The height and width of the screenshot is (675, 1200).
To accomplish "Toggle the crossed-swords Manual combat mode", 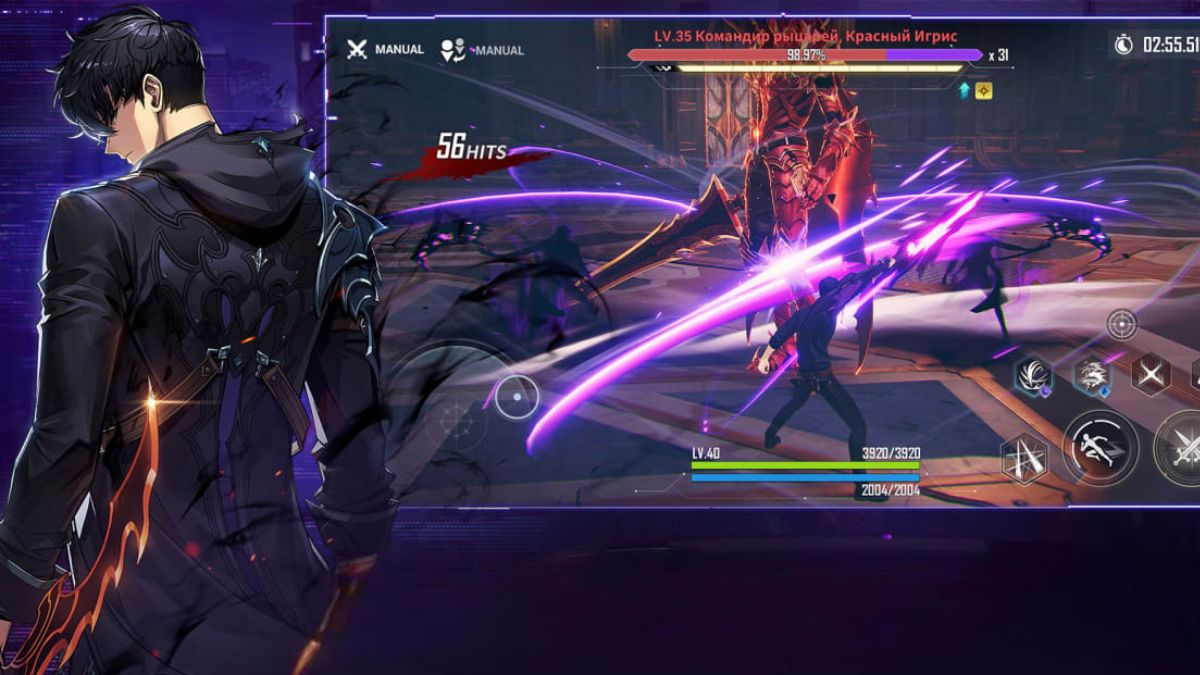I will click(x=385, y=49).
